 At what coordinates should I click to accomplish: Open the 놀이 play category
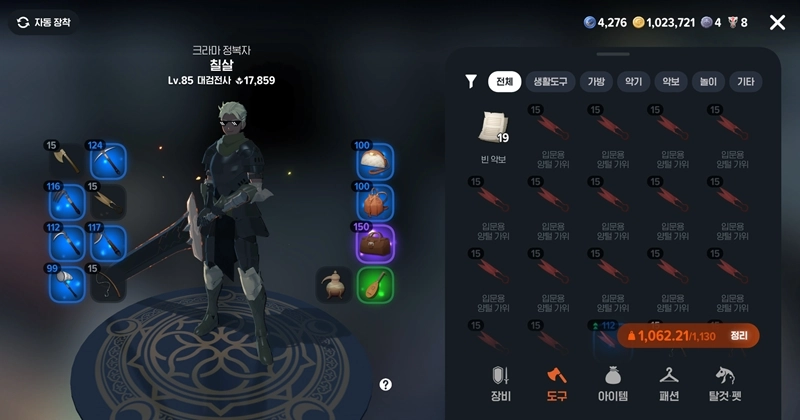(707, 82)
